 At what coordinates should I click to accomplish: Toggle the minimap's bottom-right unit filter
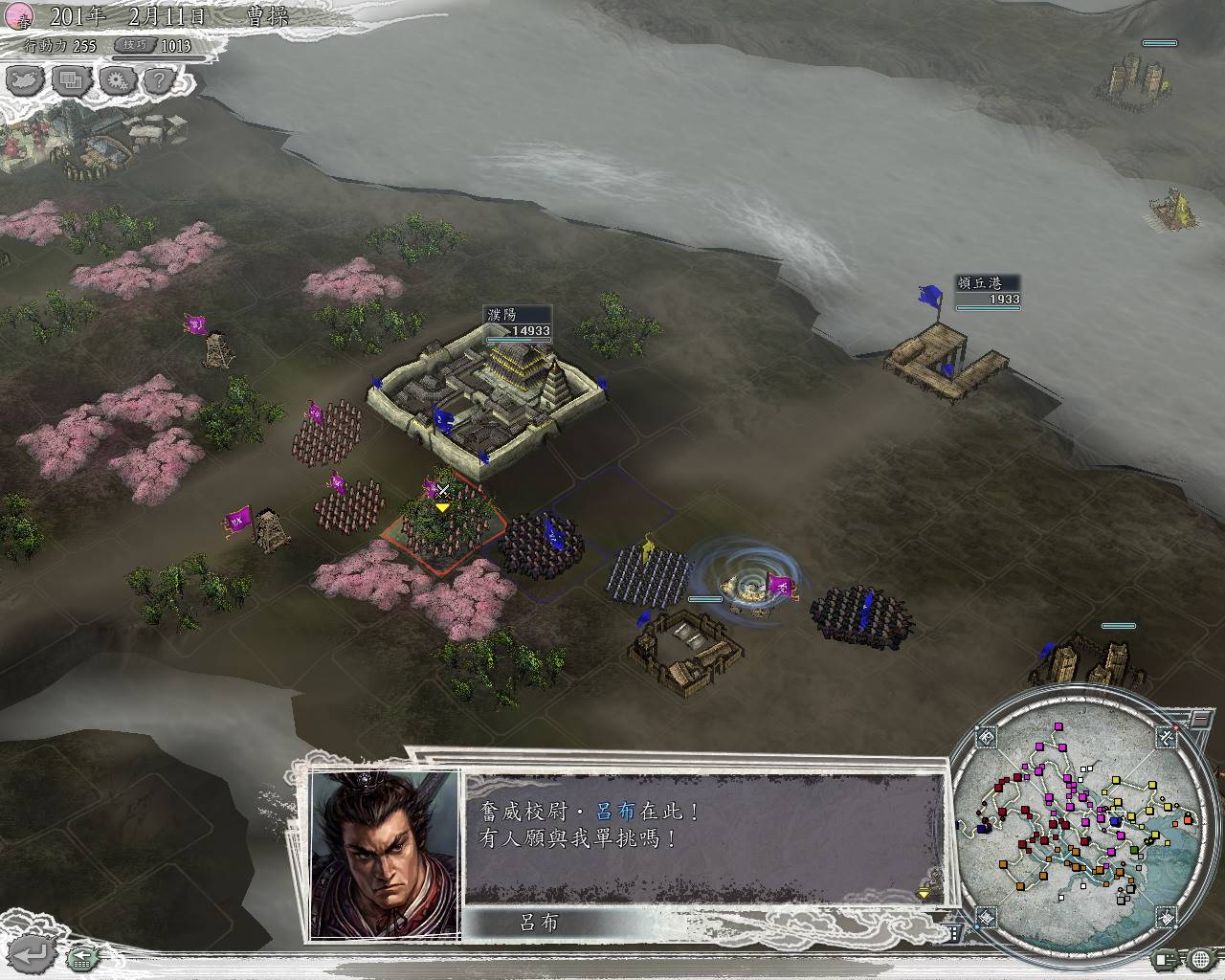[1167, 919]
